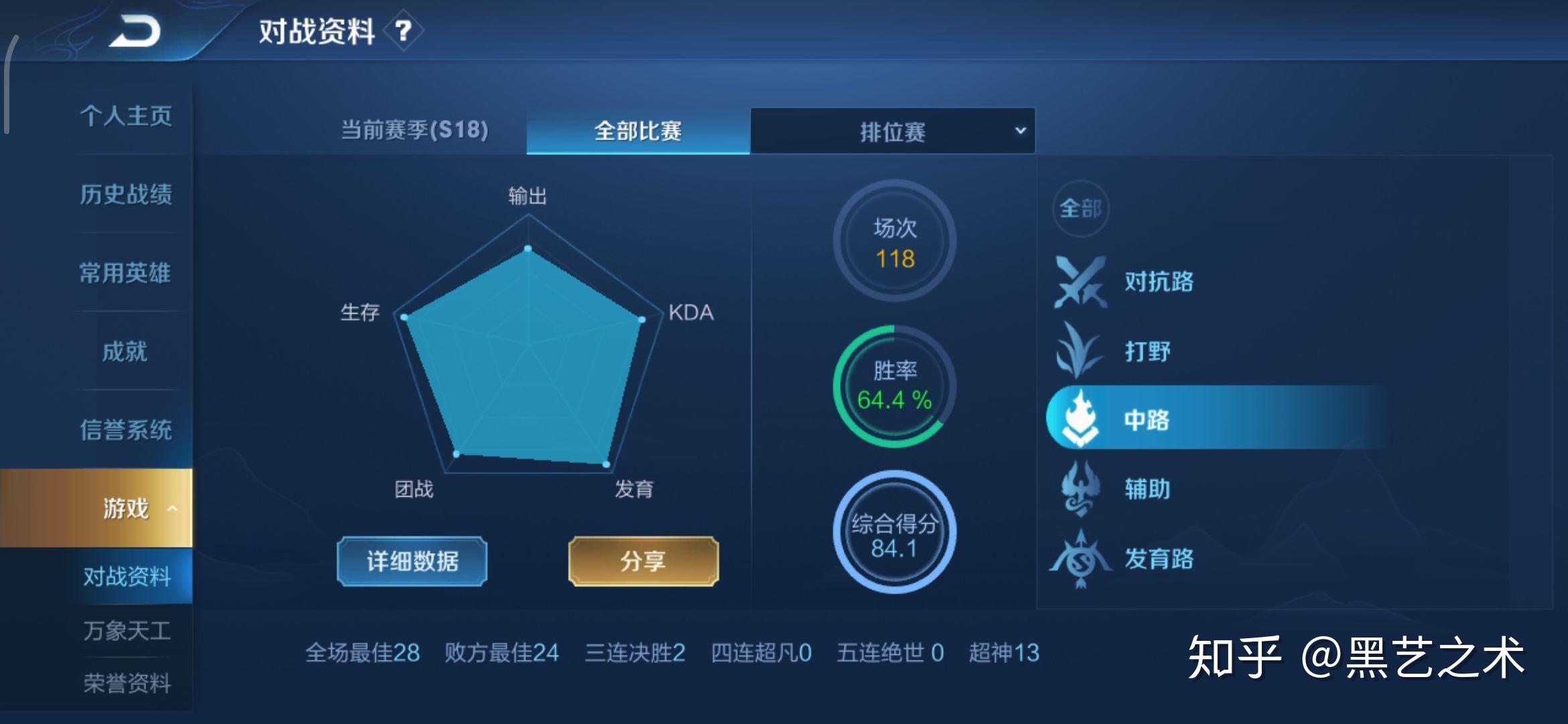Open the 万象天工 submenu entry
The width and height of the screenshot is (1568, 724).
coord(127,631)
